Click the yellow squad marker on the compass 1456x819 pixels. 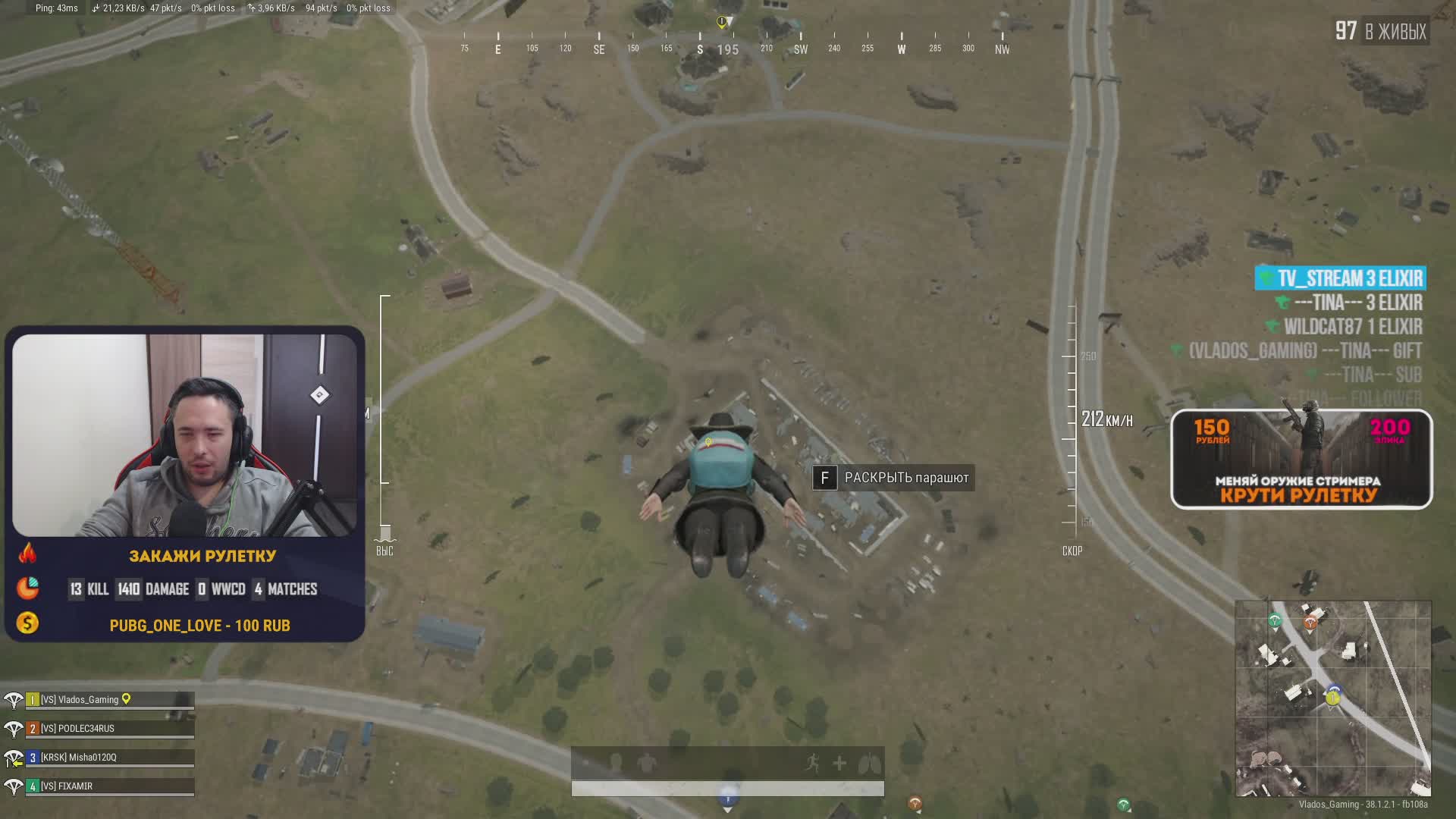click(x=722, y=22)
